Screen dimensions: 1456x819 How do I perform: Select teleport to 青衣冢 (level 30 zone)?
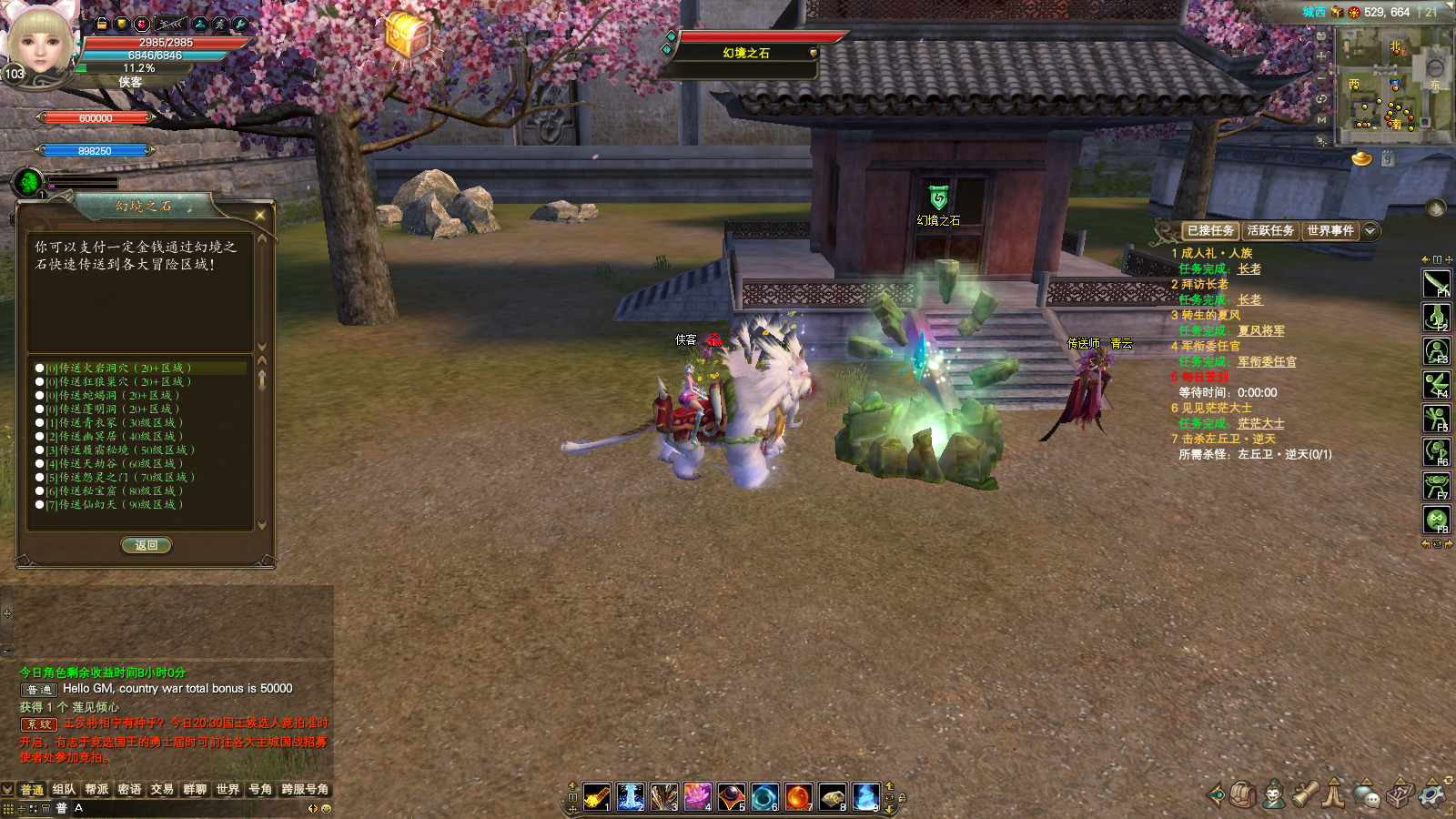tap(120, 423)
